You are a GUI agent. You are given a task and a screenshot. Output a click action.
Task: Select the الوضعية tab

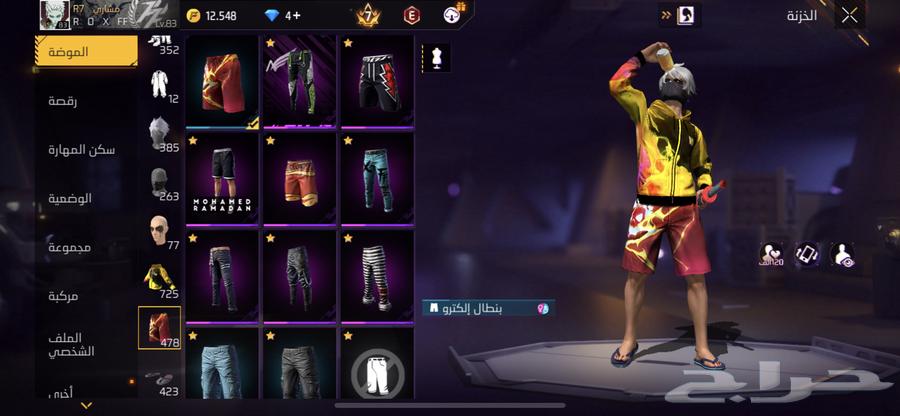tap(70, 198)
